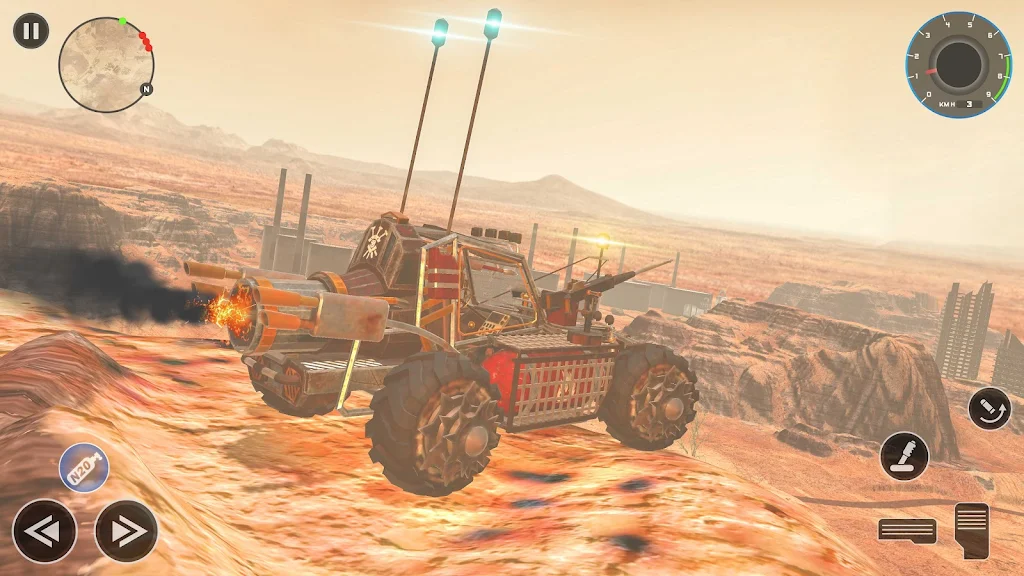Steer left with the left arrow button

[x=44, y=531]
